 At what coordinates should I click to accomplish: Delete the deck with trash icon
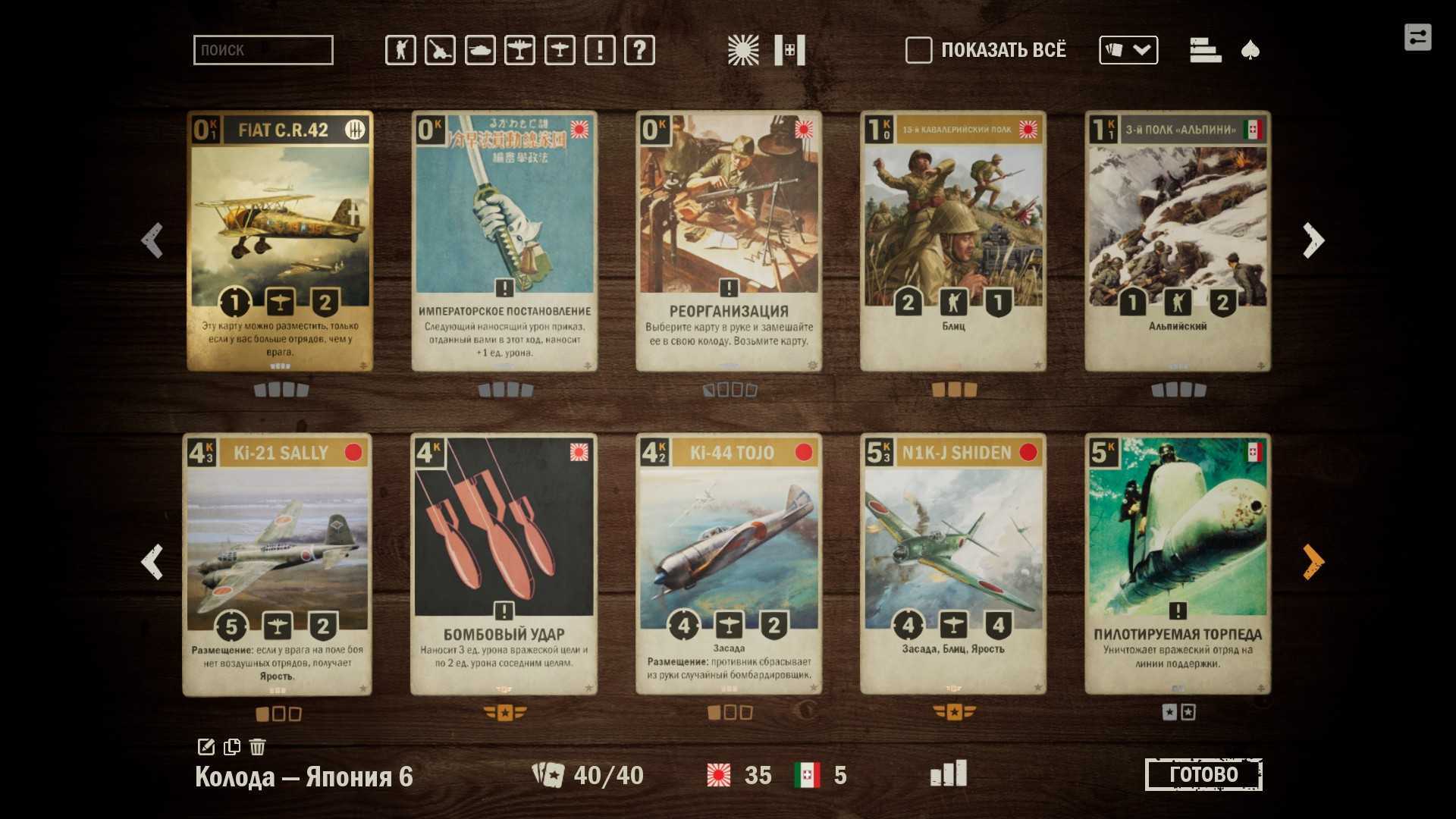pyautogui.click(x=258, y=747)
